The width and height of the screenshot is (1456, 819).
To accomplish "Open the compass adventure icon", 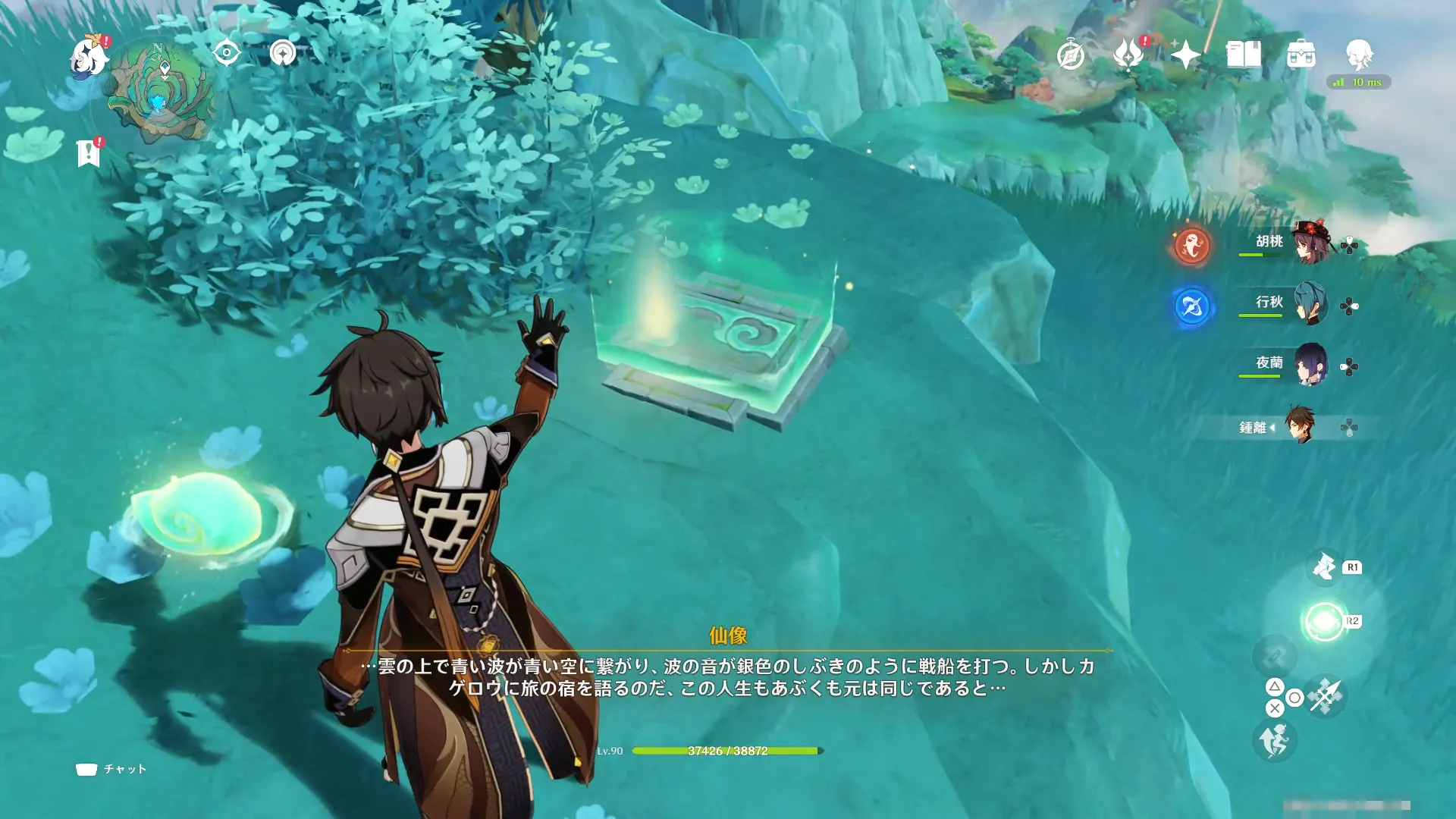I will pyautogui.click(x=1070, y=55).
